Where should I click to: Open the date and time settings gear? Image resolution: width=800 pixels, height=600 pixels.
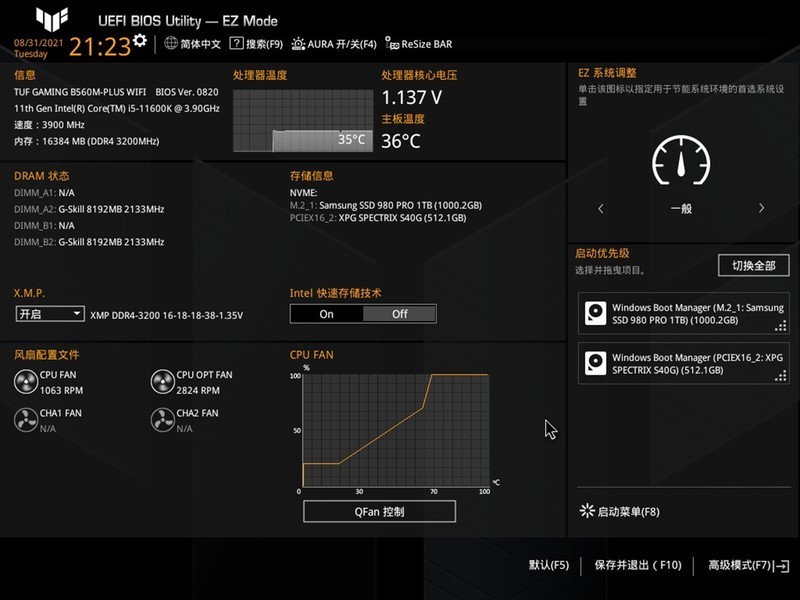pyautogui.click(x=139, y=40)
